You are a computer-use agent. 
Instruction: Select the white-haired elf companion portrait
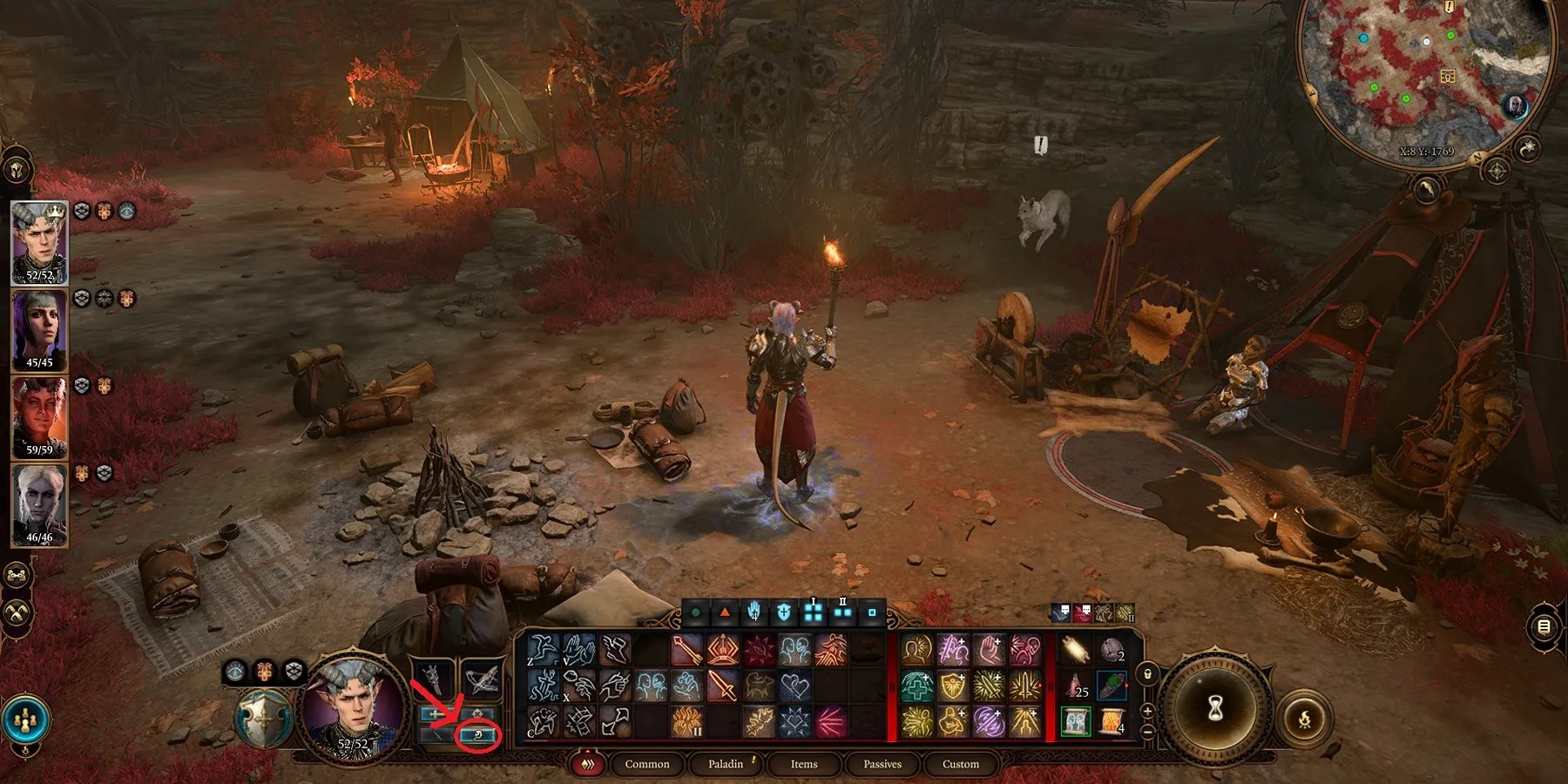(39, 504)
